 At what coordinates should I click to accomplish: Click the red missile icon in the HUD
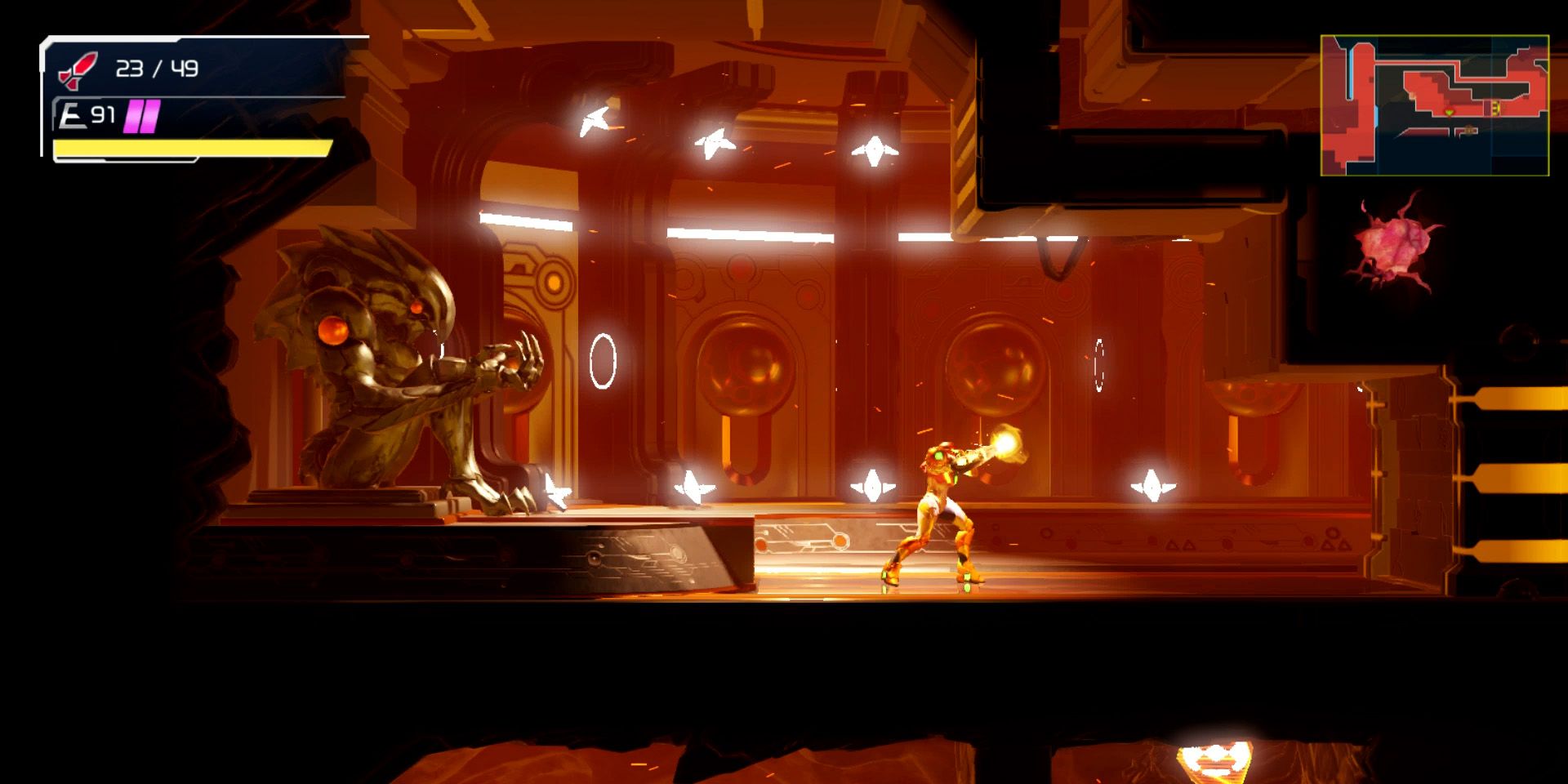pyautogui.click(x=79, y=69)
